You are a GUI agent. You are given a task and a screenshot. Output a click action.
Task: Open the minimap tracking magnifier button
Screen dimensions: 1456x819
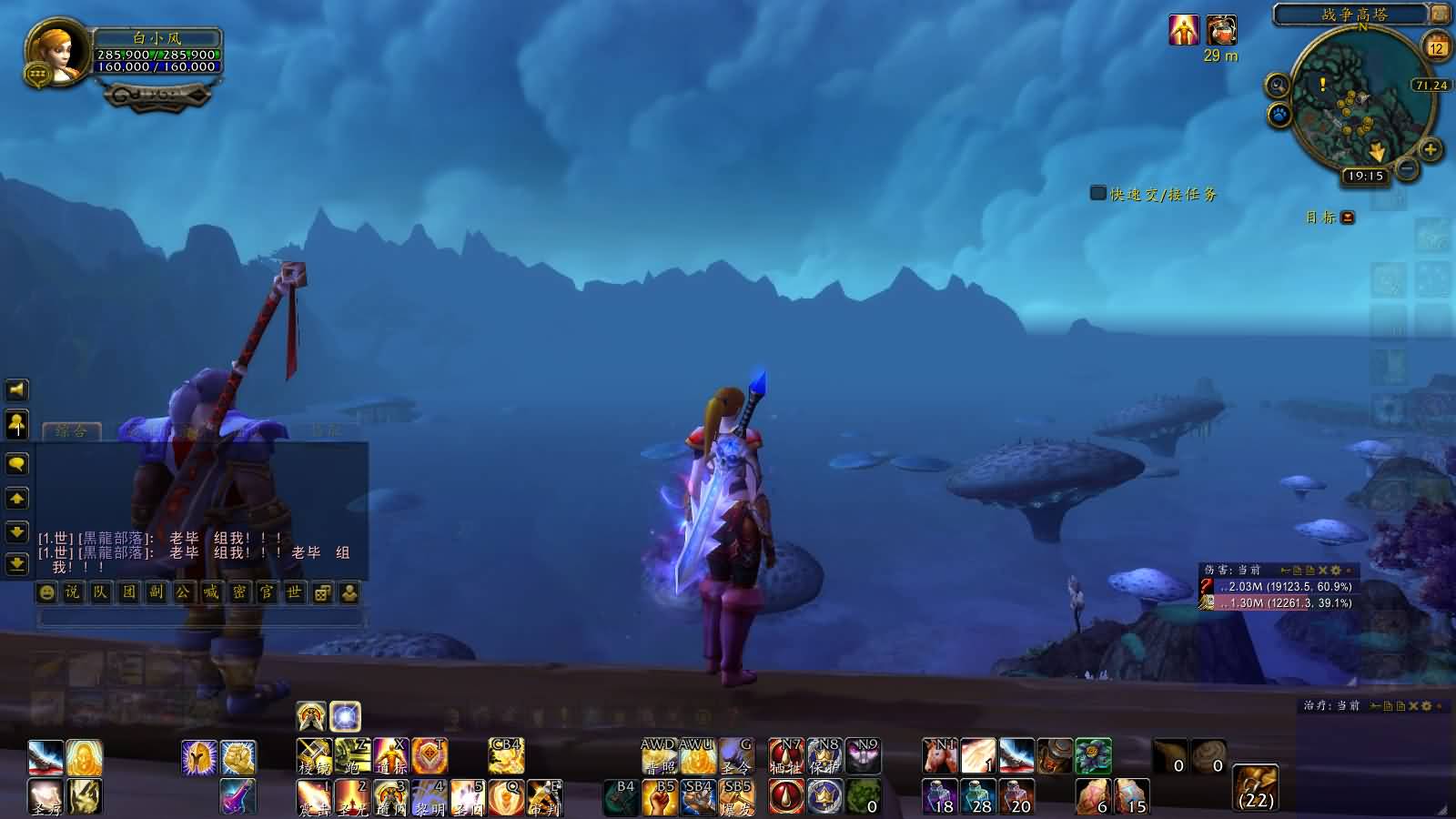point(1278,86)
